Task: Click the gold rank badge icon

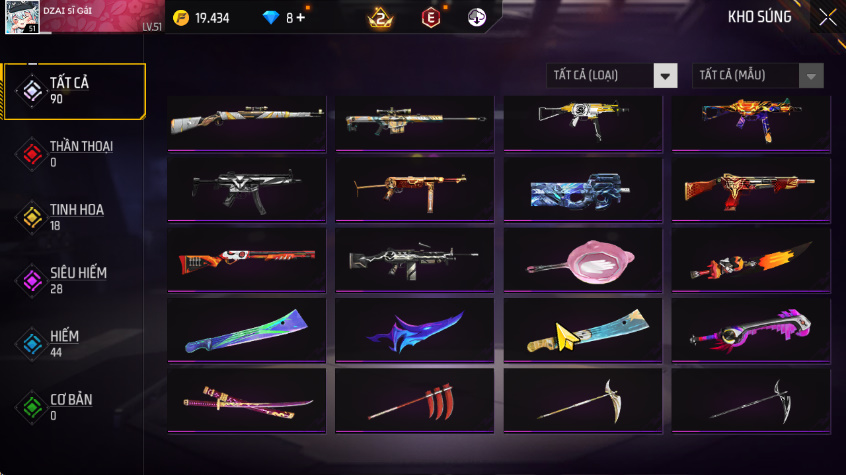Action: 380,18
